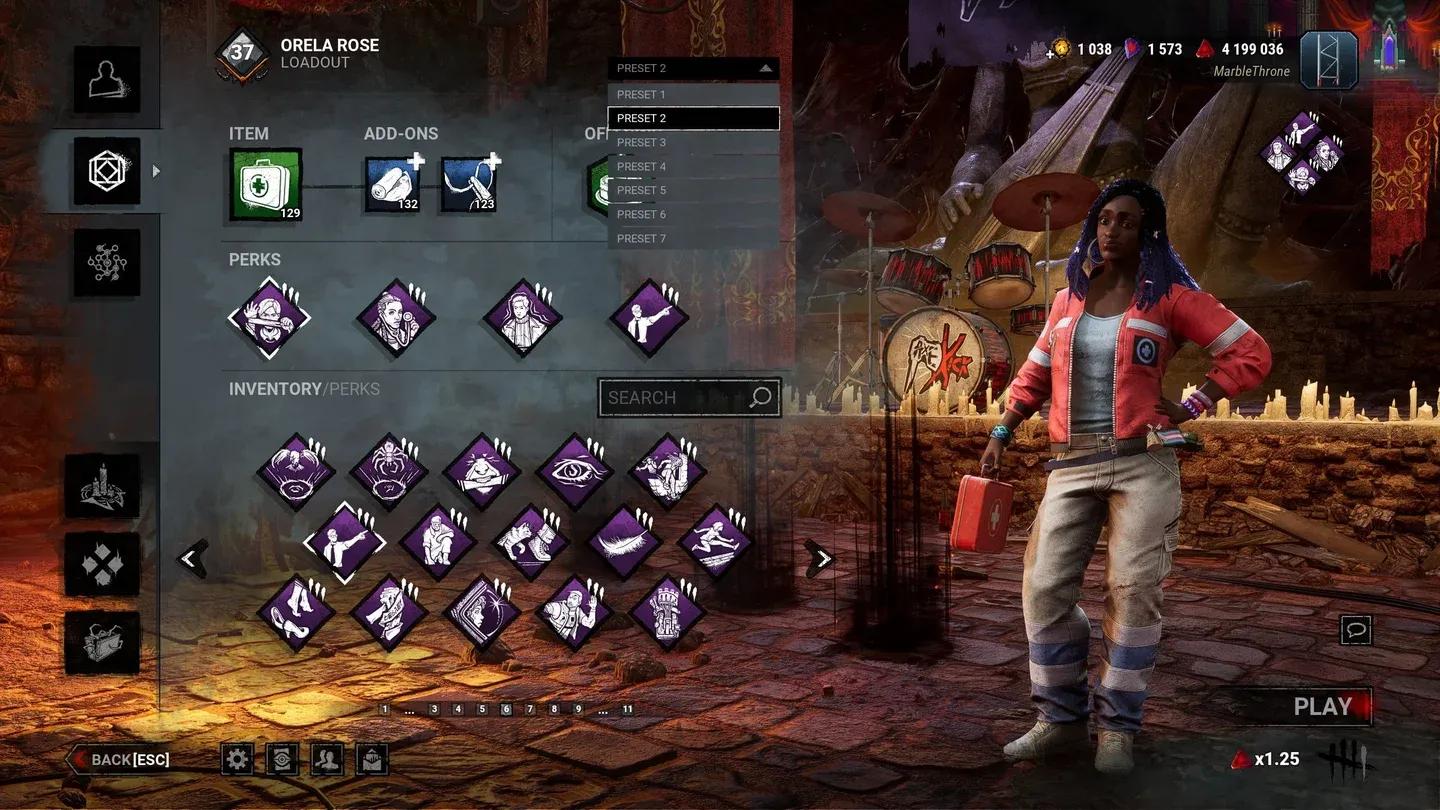Select the loadout icon in the left sidebar
Image resolution: width=1440 pixels, height=810 pixels.
[x=106, y=172]
